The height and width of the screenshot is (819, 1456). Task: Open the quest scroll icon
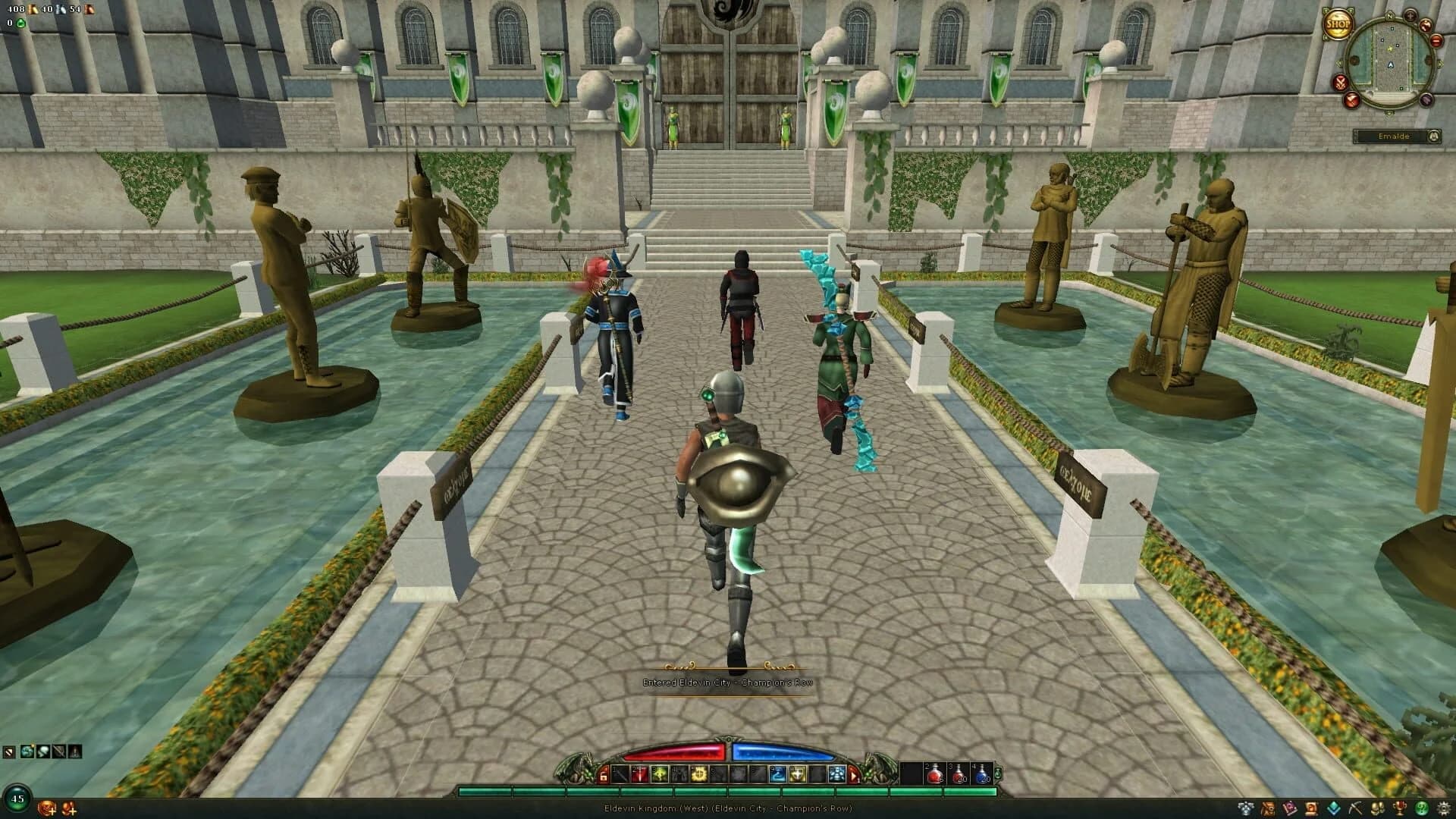(x=1310, y=808)
